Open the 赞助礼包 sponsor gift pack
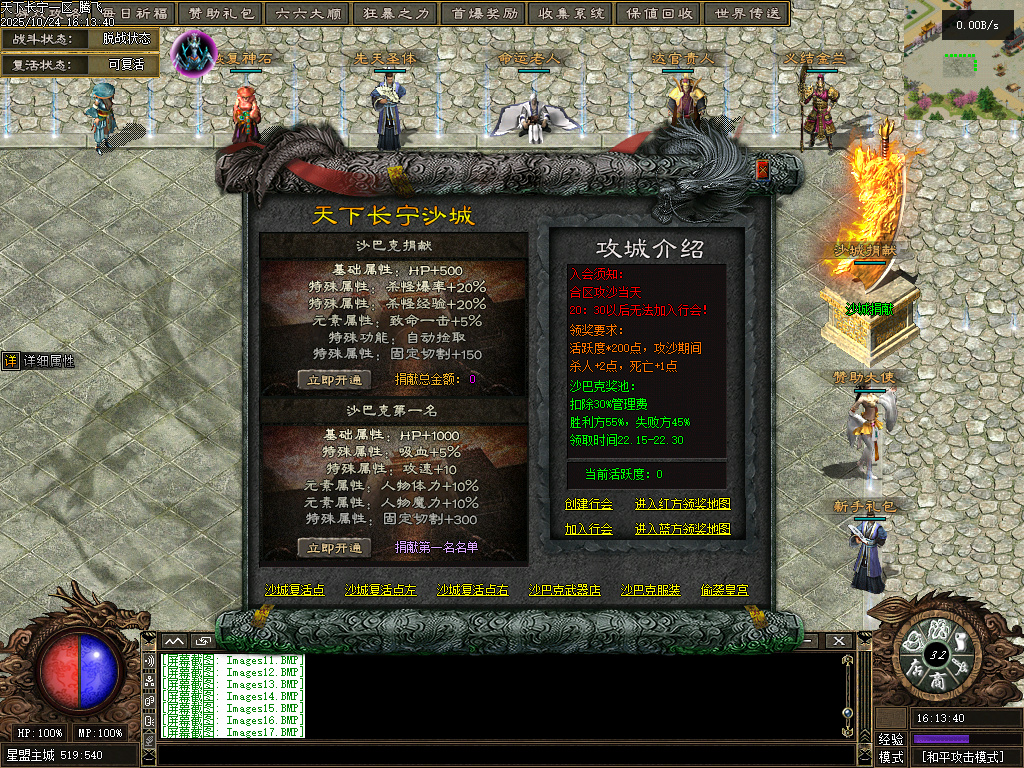This screenshot has width=1024, height=768. pos(221,13)
